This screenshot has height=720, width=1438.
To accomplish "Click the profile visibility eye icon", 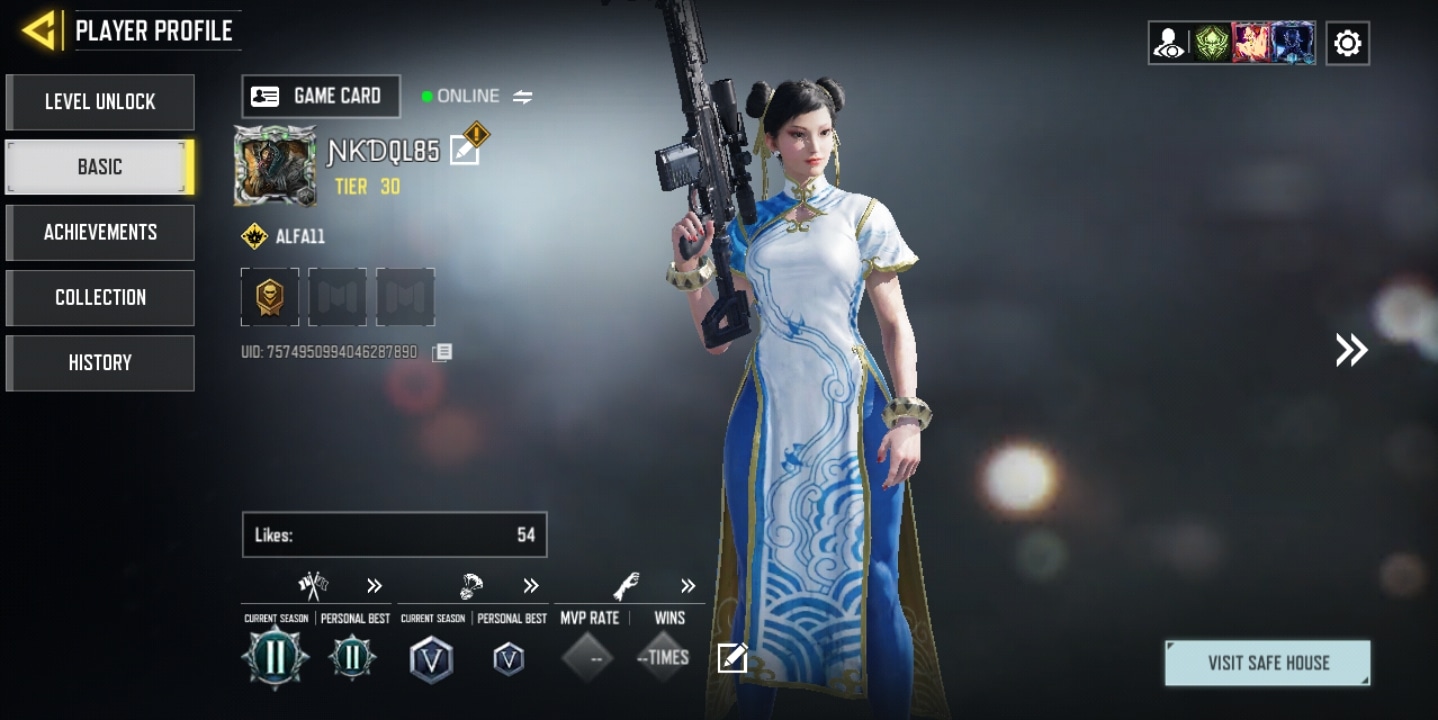I will (1169, 43).
